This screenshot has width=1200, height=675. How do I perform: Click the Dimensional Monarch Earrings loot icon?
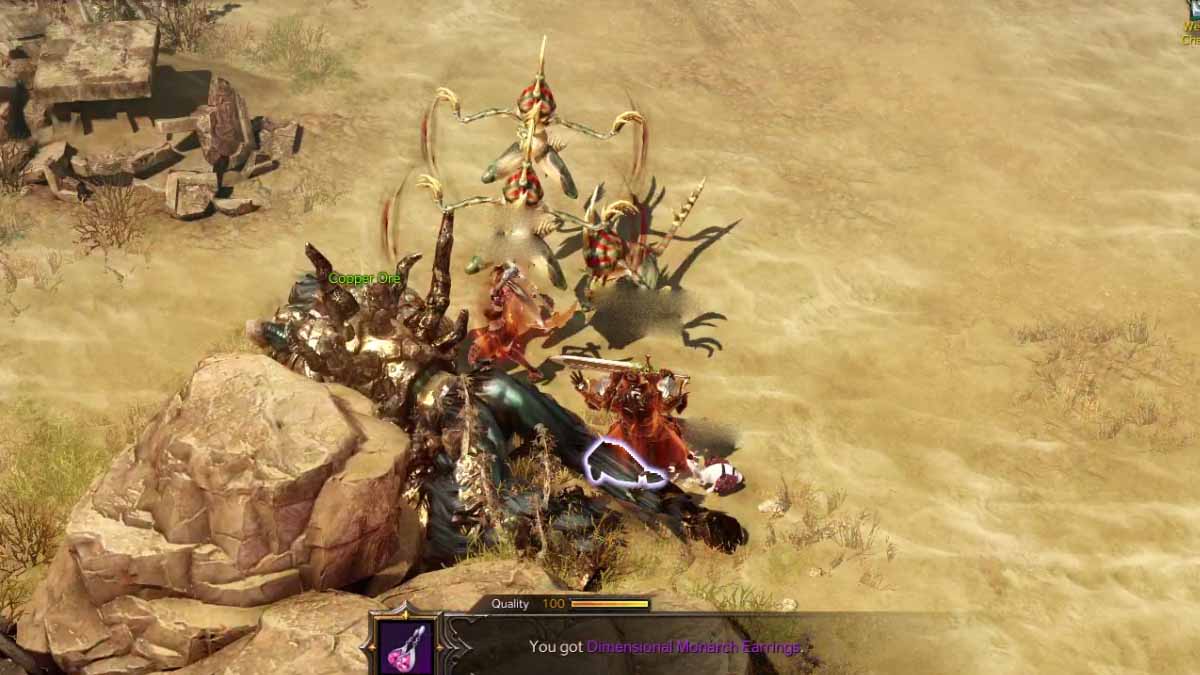[x=406, y=646]
